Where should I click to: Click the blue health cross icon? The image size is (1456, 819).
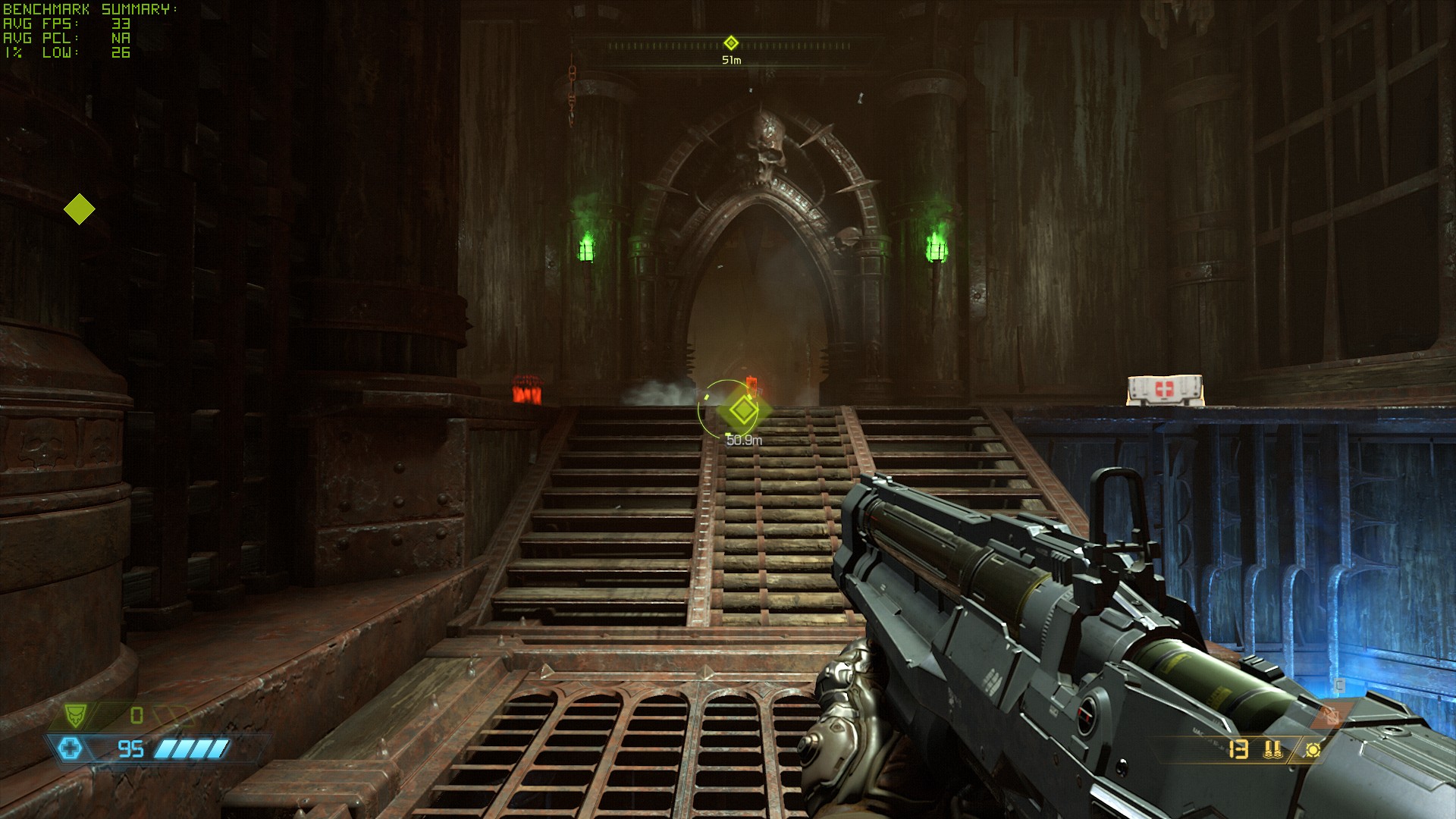(71, 749)
